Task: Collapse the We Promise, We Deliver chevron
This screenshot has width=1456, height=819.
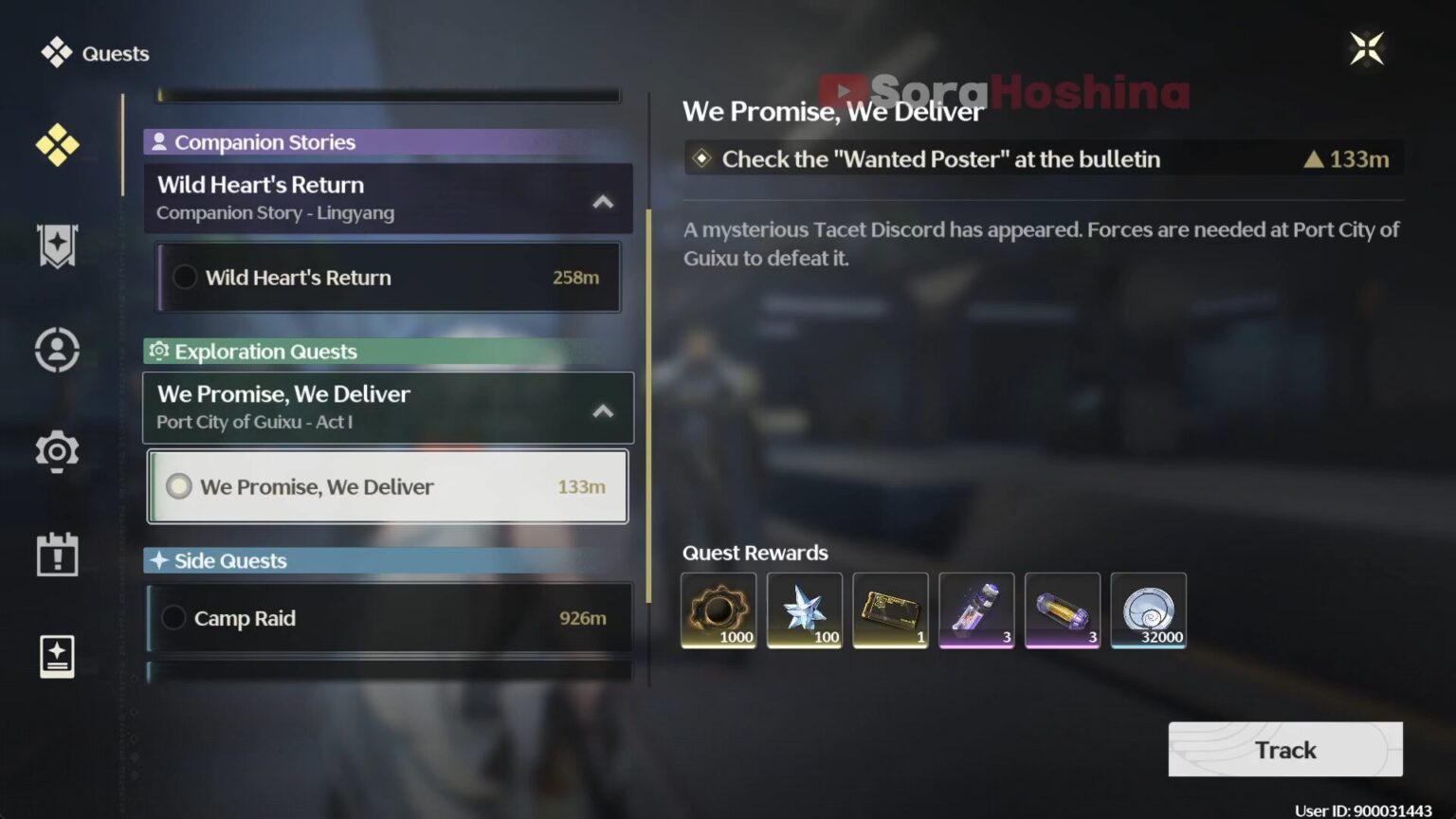Action: (x=603, y=411)
